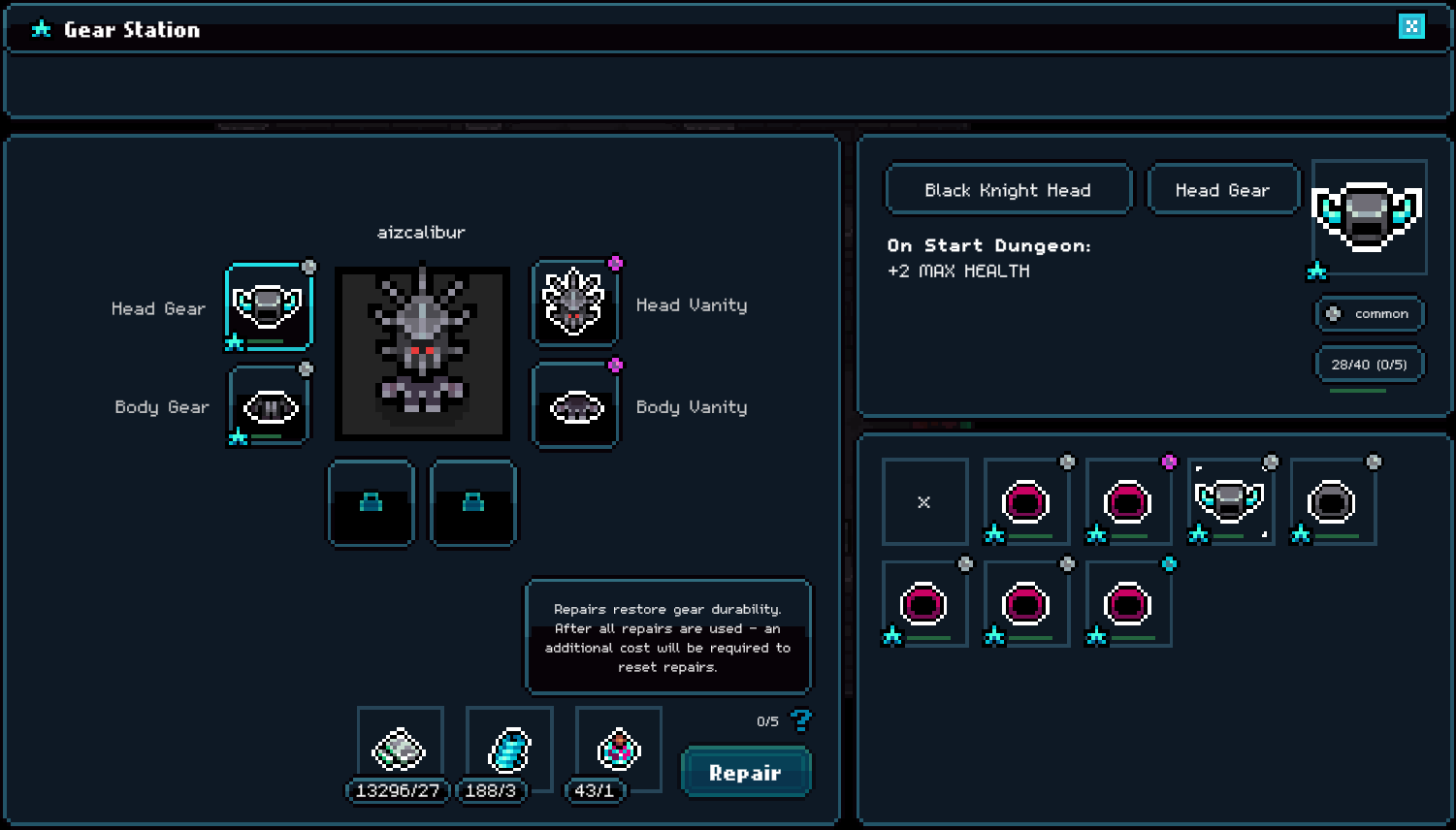Close the Gear Station window

coord(1411,26)
